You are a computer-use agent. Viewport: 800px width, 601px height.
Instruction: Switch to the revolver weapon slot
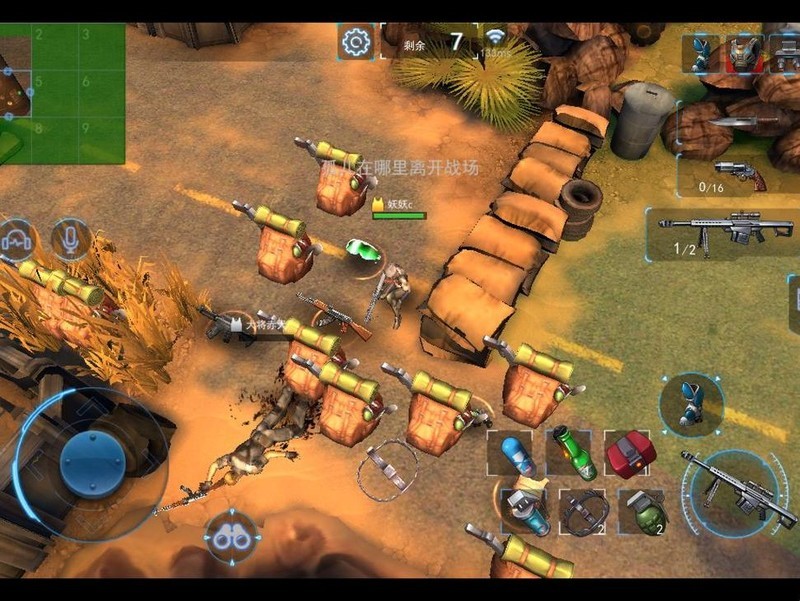point(741,174)
